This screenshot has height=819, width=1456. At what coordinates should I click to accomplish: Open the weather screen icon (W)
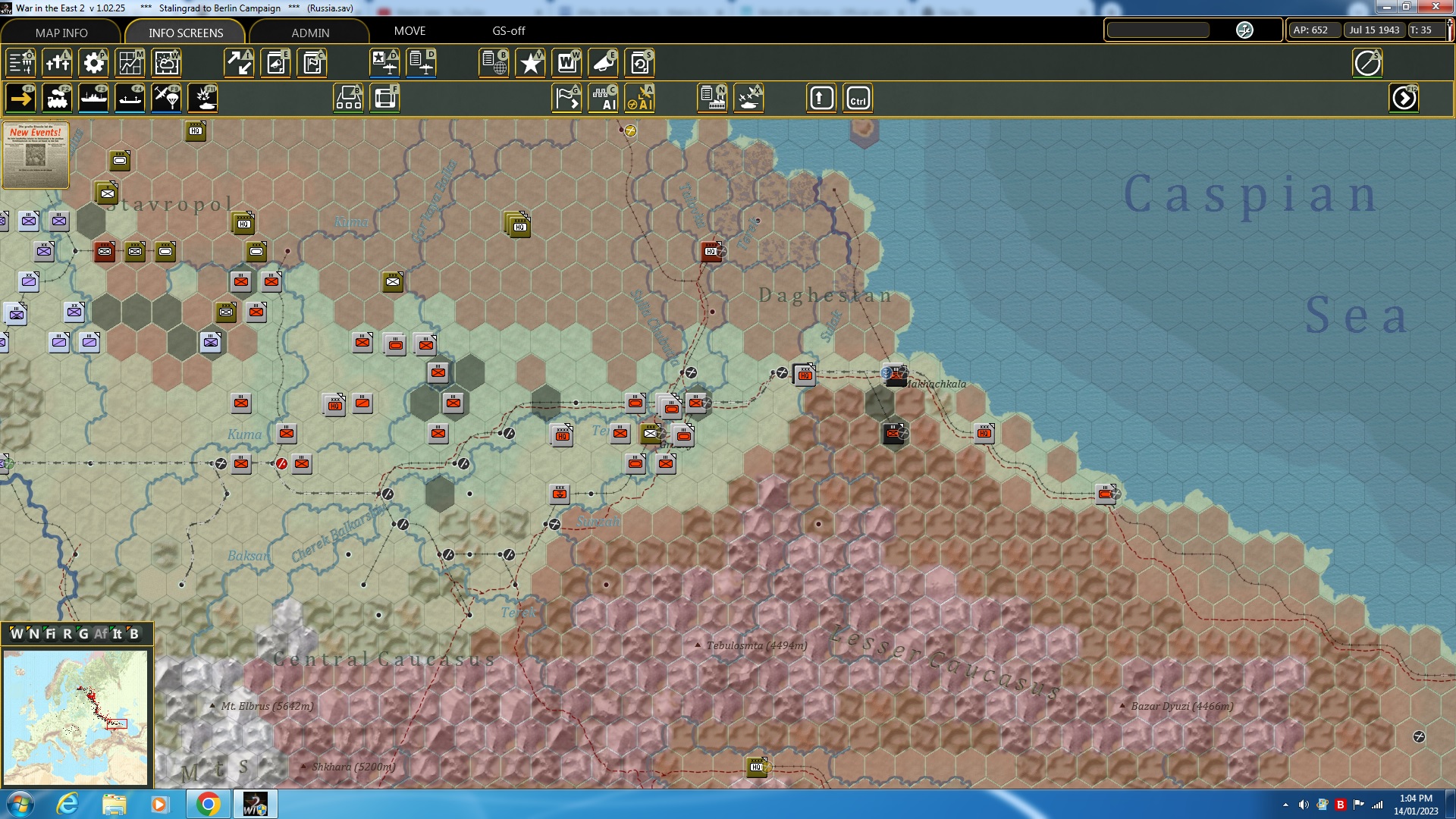coord(166,63)
